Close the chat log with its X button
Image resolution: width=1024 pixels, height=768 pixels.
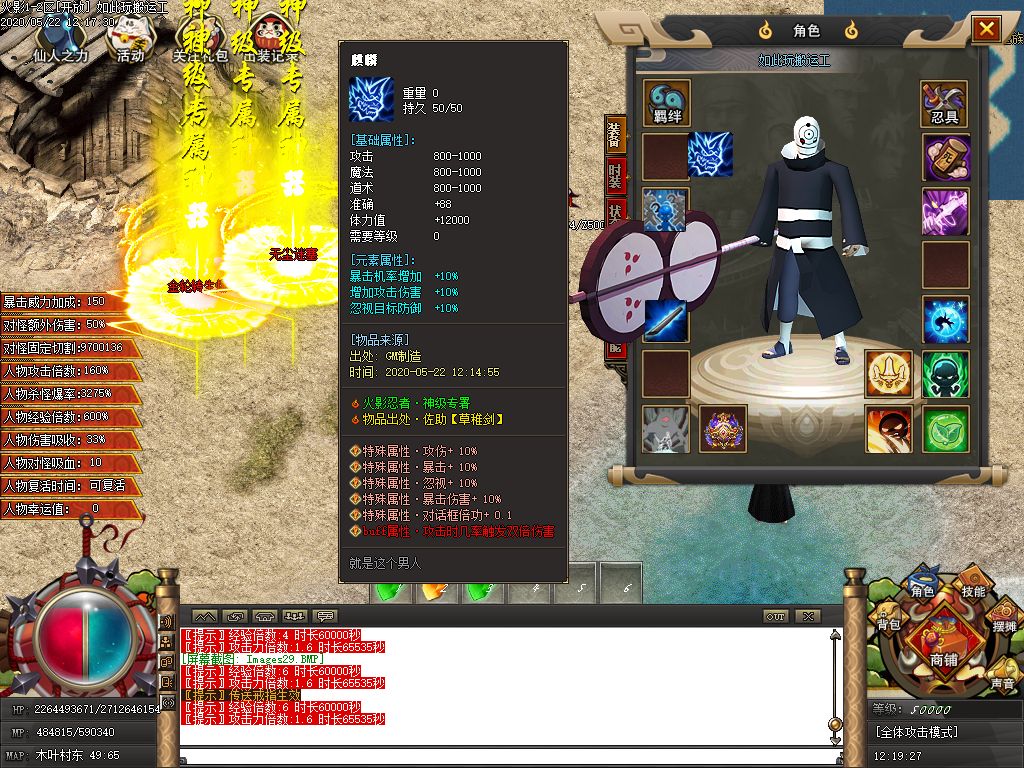tap(807, 616)
